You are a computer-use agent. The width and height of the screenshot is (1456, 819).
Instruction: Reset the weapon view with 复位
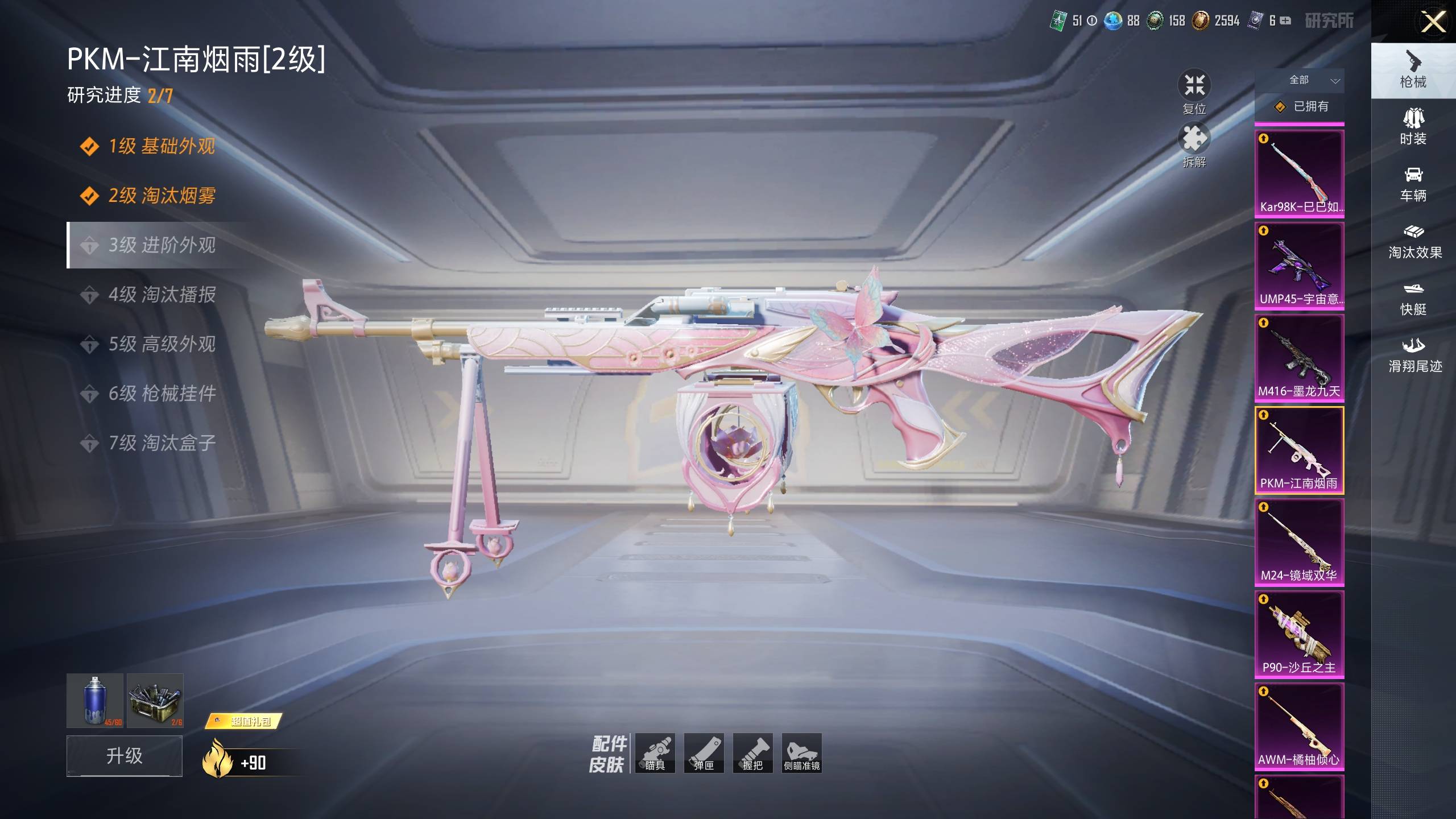pos(1194,92)
